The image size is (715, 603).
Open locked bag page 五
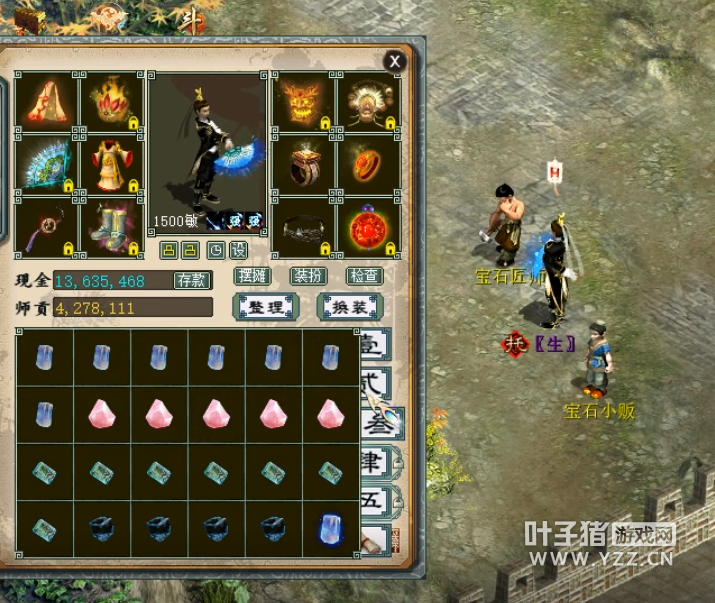click(380, 499)
